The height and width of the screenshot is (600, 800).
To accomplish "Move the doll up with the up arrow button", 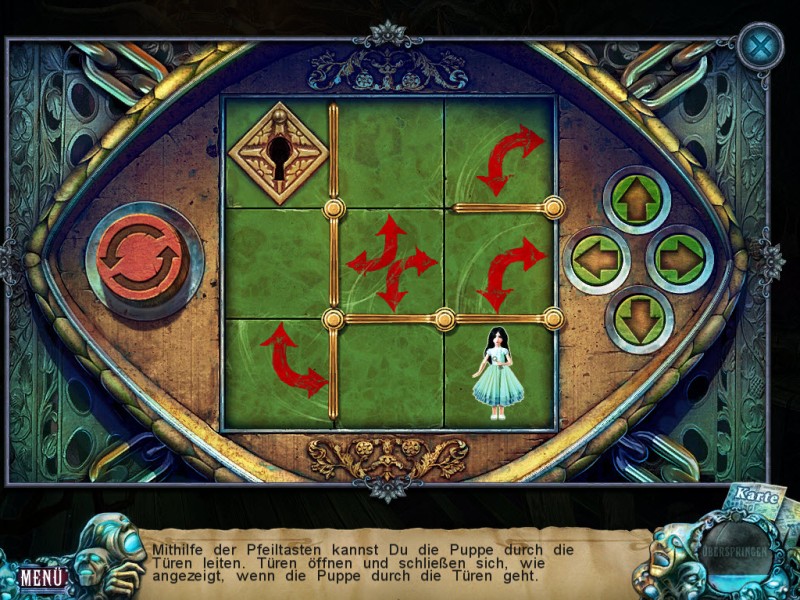I will (x=637, y=201).
